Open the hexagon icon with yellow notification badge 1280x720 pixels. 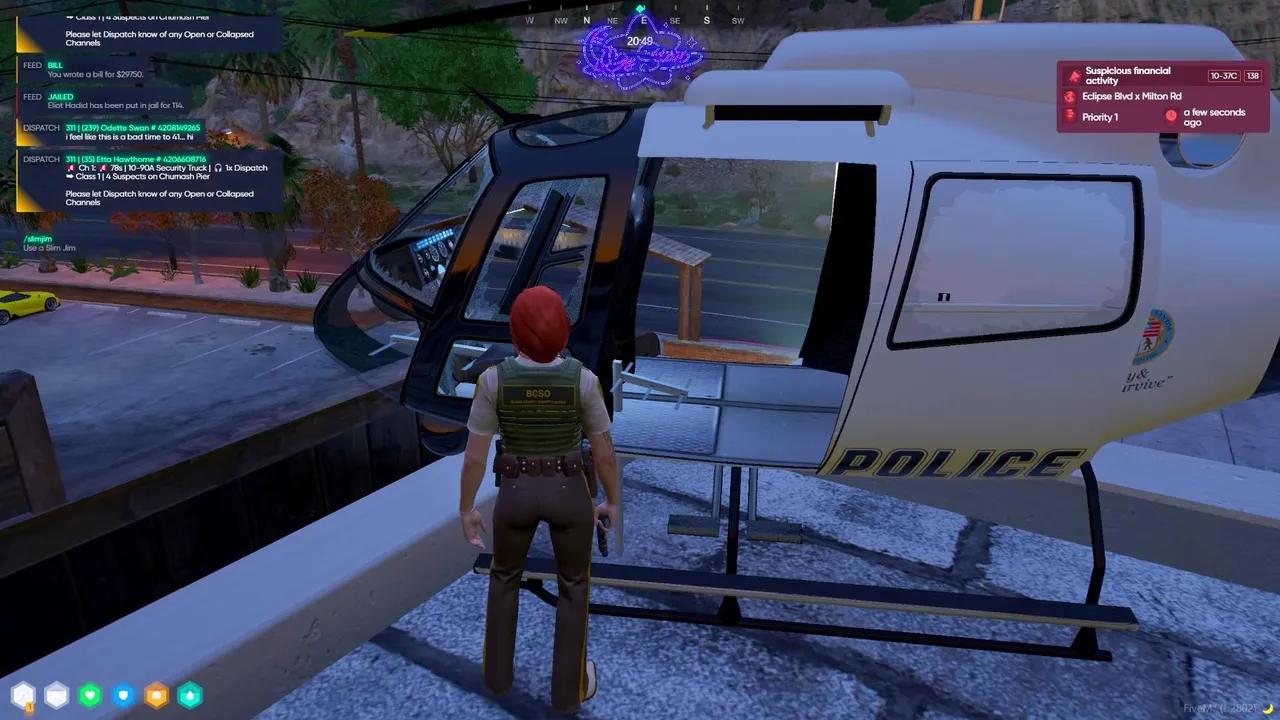click(x=23, y=694)
